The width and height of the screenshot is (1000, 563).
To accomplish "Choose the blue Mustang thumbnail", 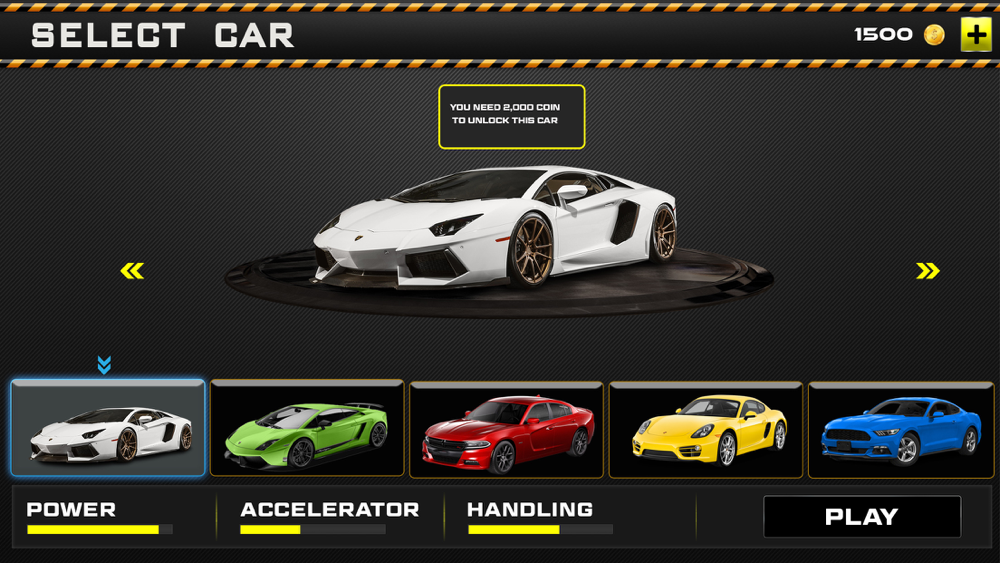I will [901, 429].
